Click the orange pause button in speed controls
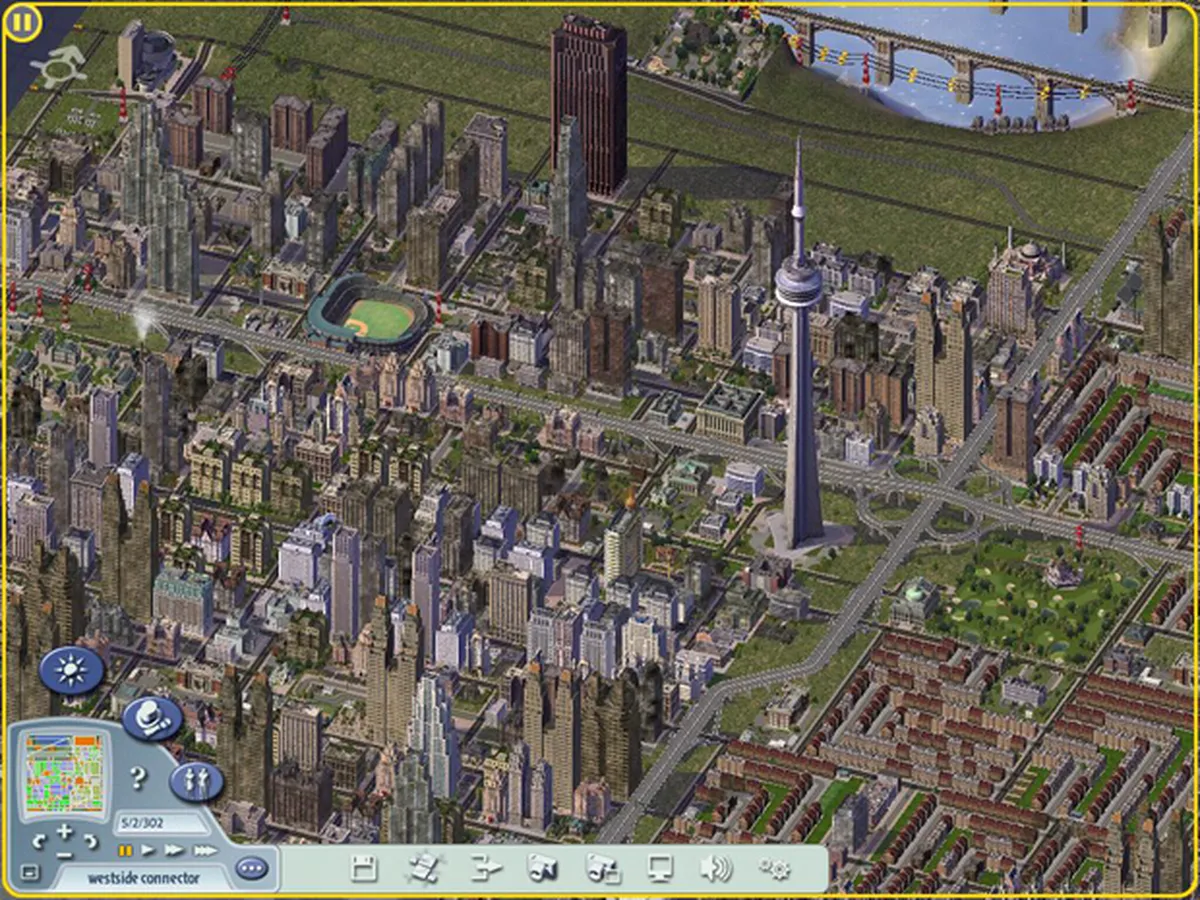The width and height of the screenshot is (1200, 900). coord(125,851)
